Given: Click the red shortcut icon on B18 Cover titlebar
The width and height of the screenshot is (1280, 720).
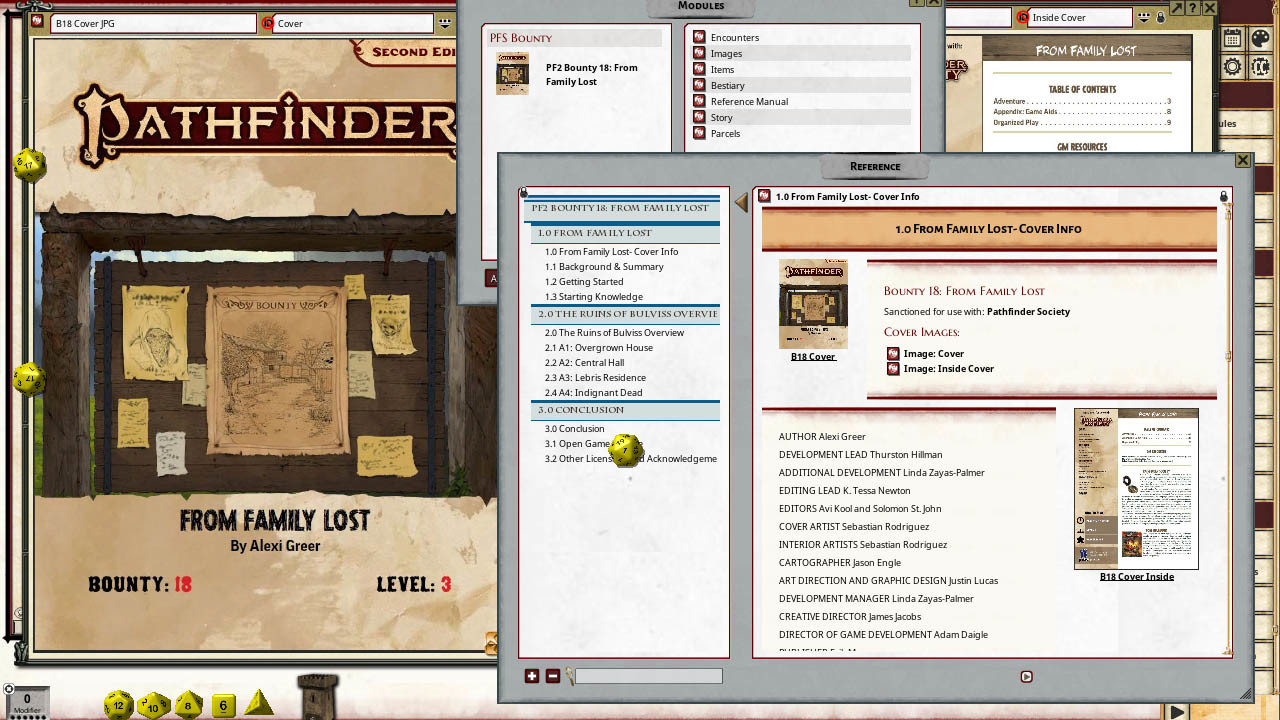Looking at the screenshot, I should (x=36, y=20).
